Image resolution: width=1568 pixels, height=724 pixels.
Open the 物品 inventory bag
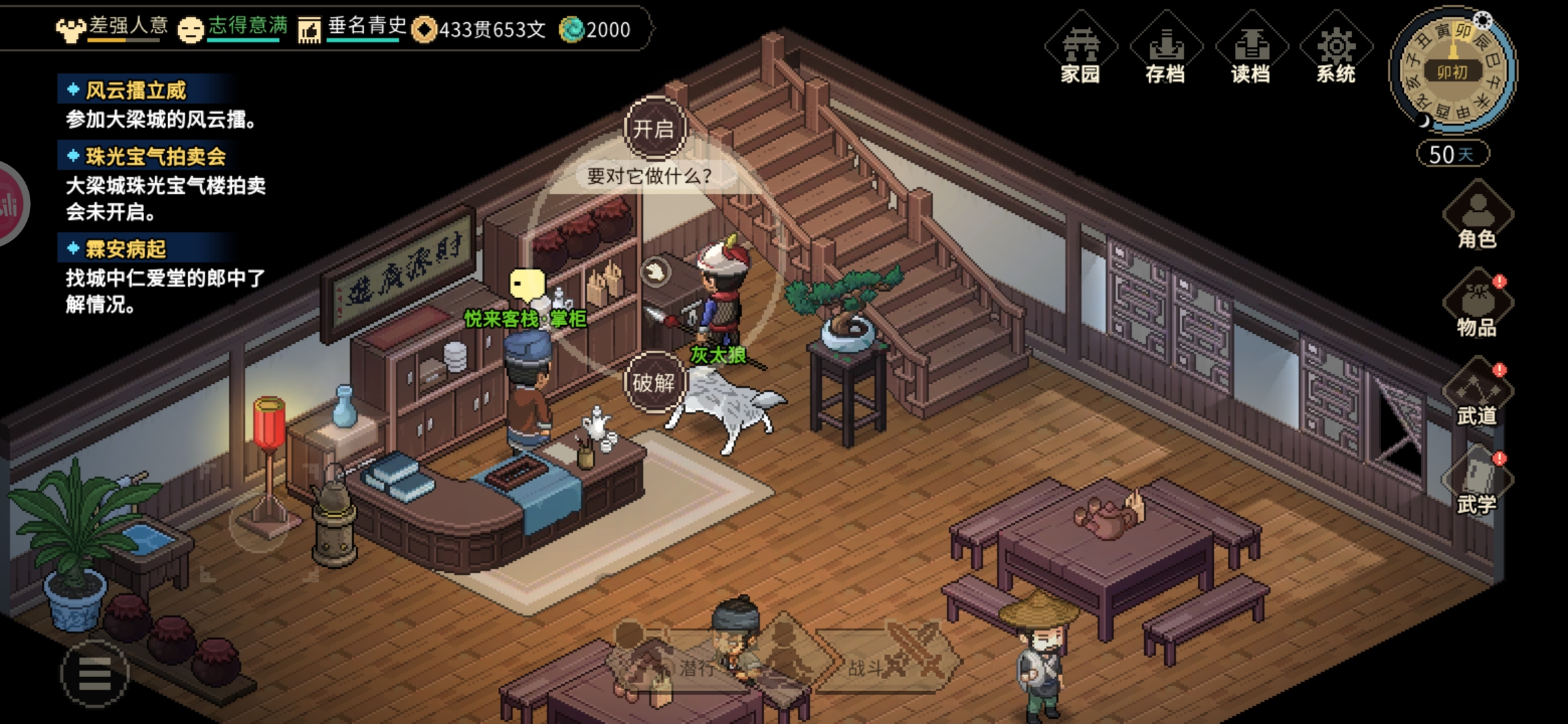point(1477,307)
